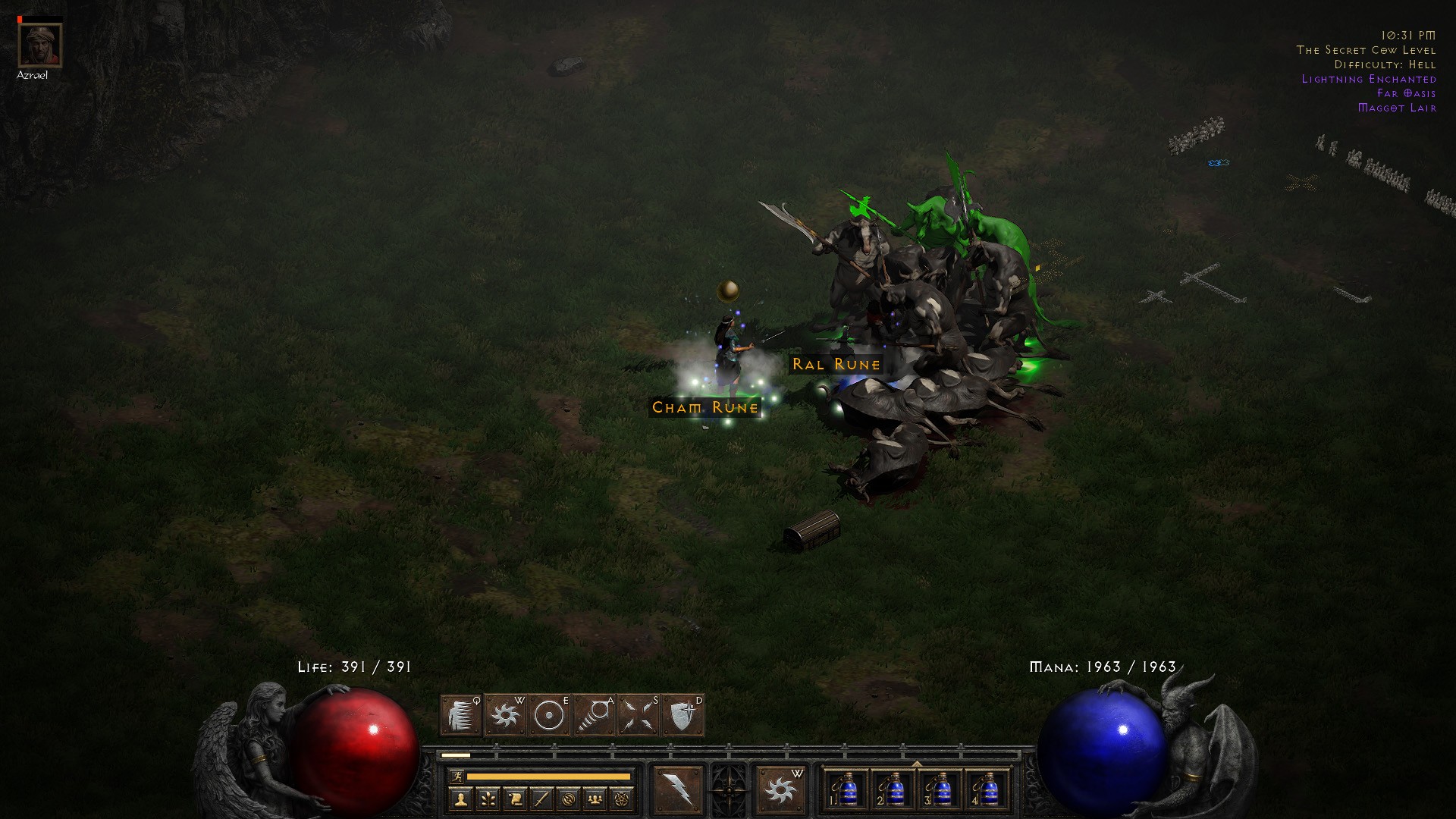Use the mana potion in belt slot 4
Image resolution: width=1456 pixels, height=819 pixels.
[x=988, y=791]
